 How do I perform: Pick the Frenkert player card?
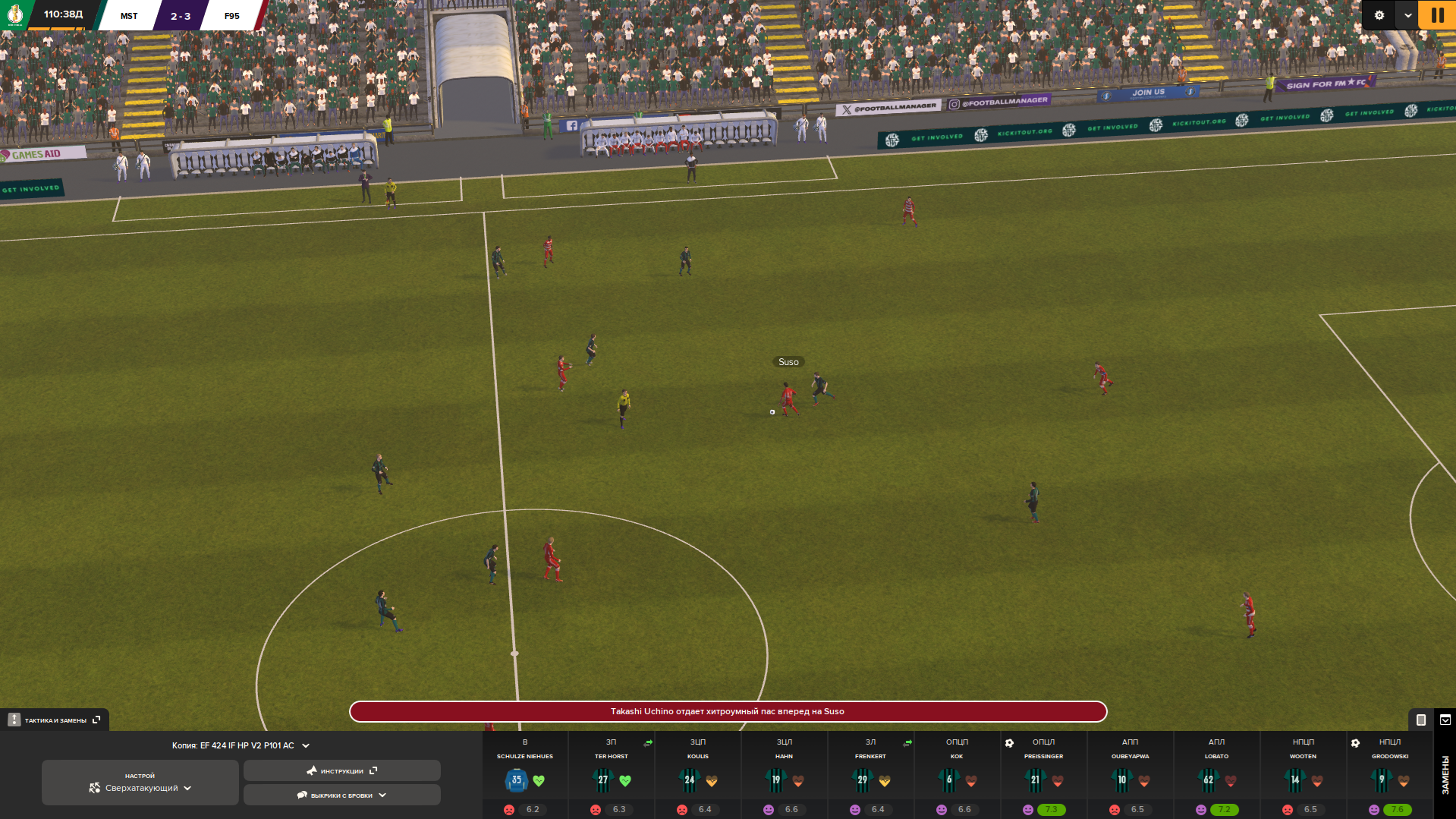click(870, 774)
